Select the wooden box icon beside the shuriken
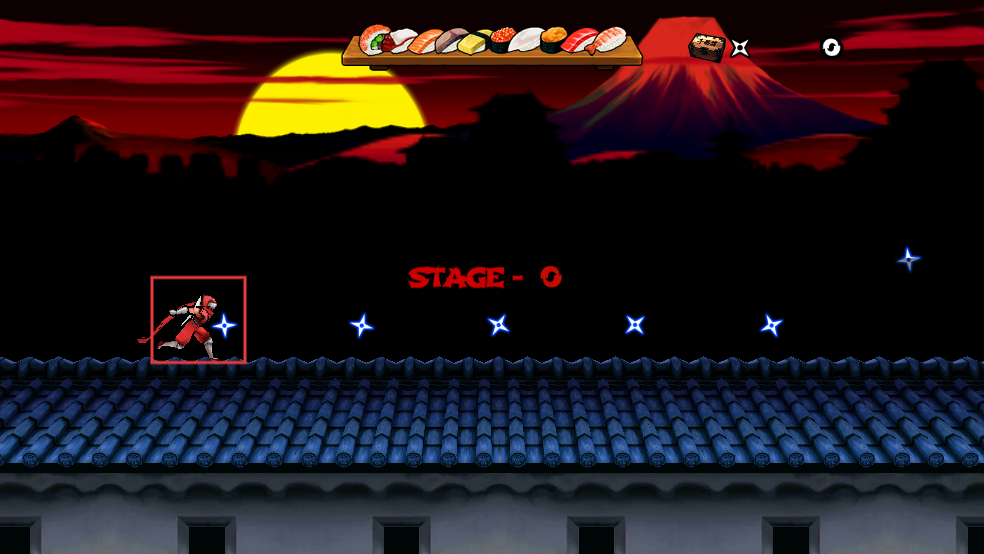This screenshot has width=984, height=554. tap(707, 47)
